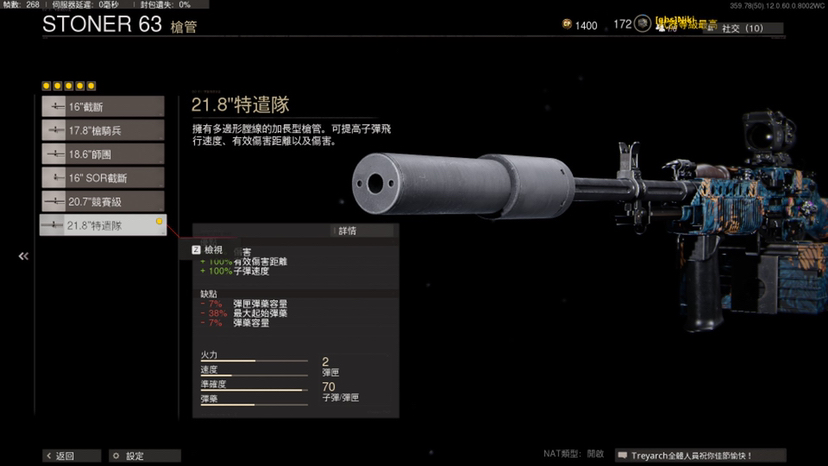828x466 pixels.
Task: Choose the 20.7" 競賽級 barrel
Action: (102, 201)
